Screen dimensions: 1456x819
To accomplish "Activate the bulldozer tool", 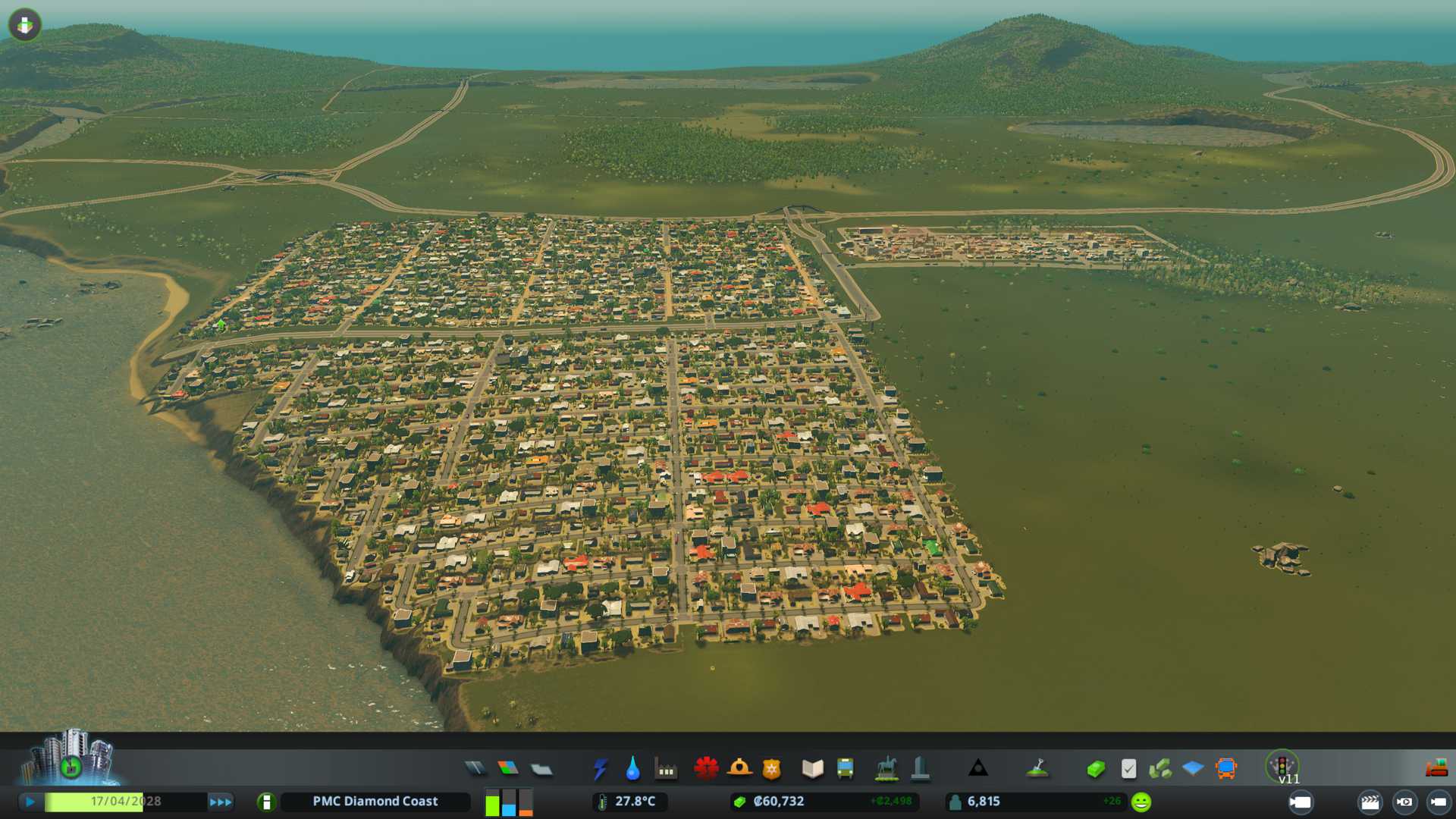I will point(1436,769).
